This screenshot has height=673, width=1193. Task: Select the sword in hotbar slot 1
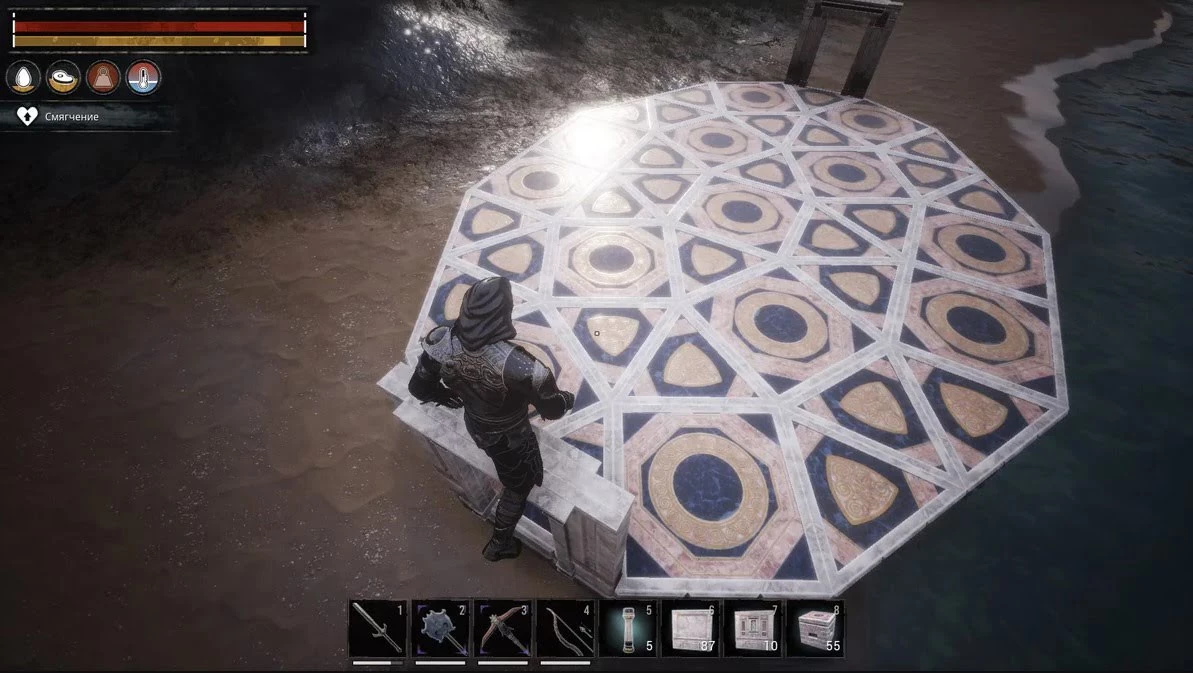[x=378, y=628]
